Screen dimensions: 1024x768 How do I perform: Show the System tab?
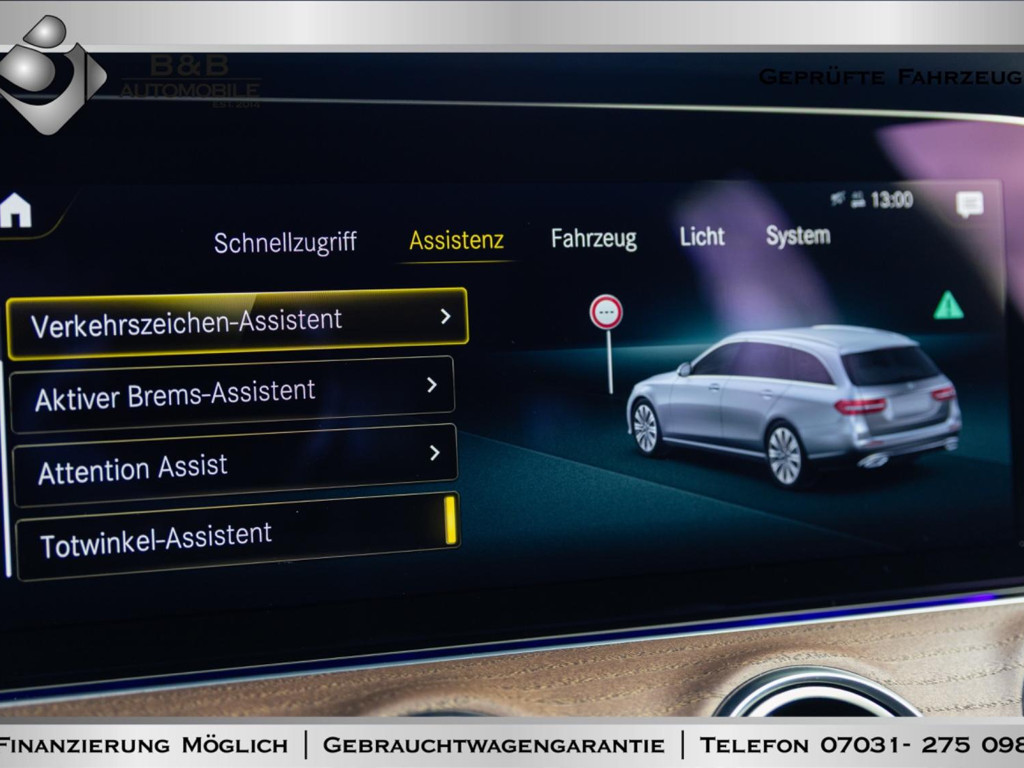point(797,236)
